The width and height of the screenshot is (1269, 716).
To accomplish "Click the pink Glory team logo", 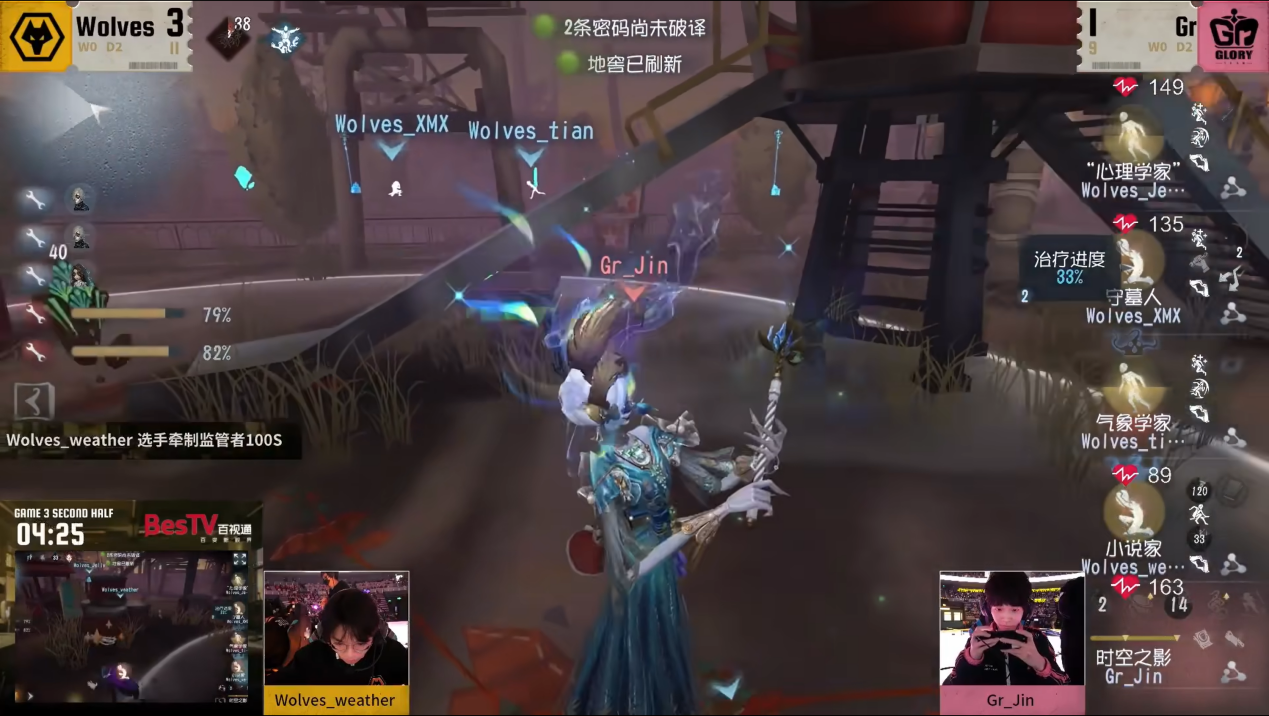I will tap(1232, 37).
